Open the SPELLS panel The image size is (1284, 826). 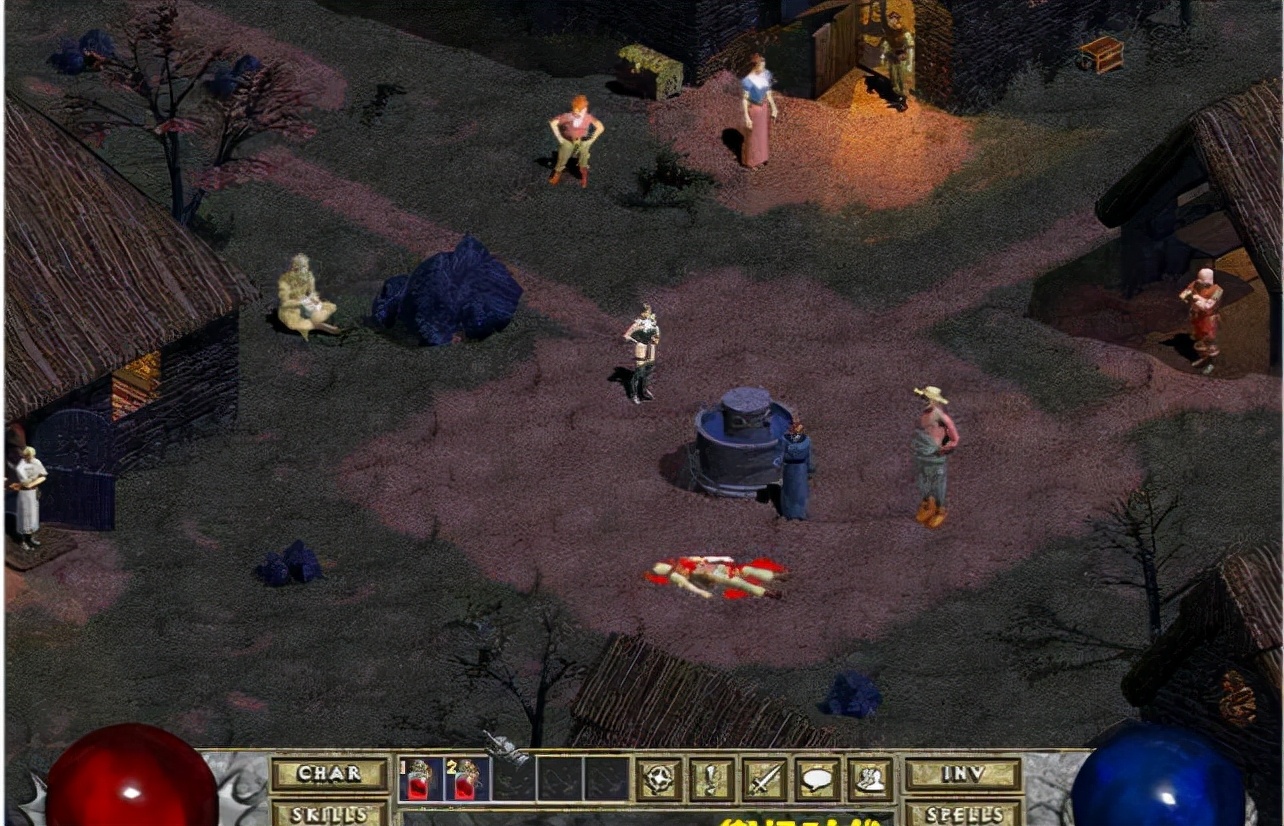tap(962, 813)
